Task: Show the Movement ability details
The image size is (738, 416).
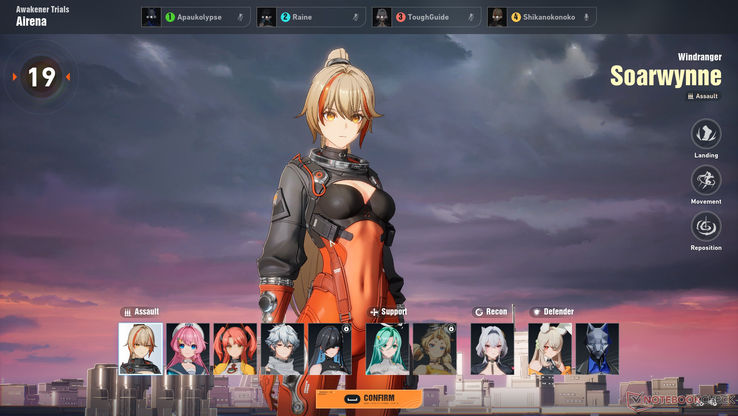Action: pyautogui.click(x=706, y=180)
